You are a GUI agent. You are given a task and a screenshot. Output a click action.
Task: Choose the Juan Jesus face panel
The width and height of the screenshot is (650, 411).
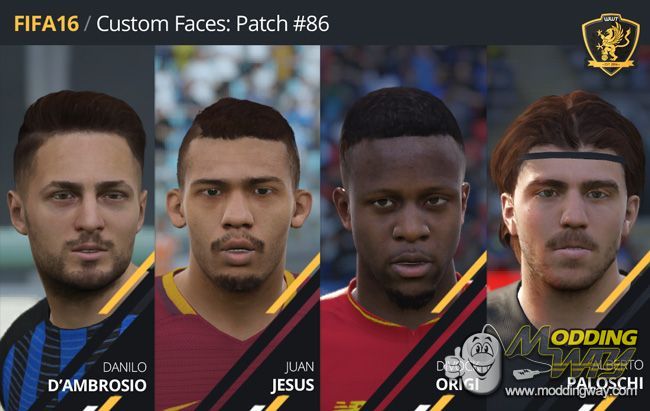coord(238,220)
